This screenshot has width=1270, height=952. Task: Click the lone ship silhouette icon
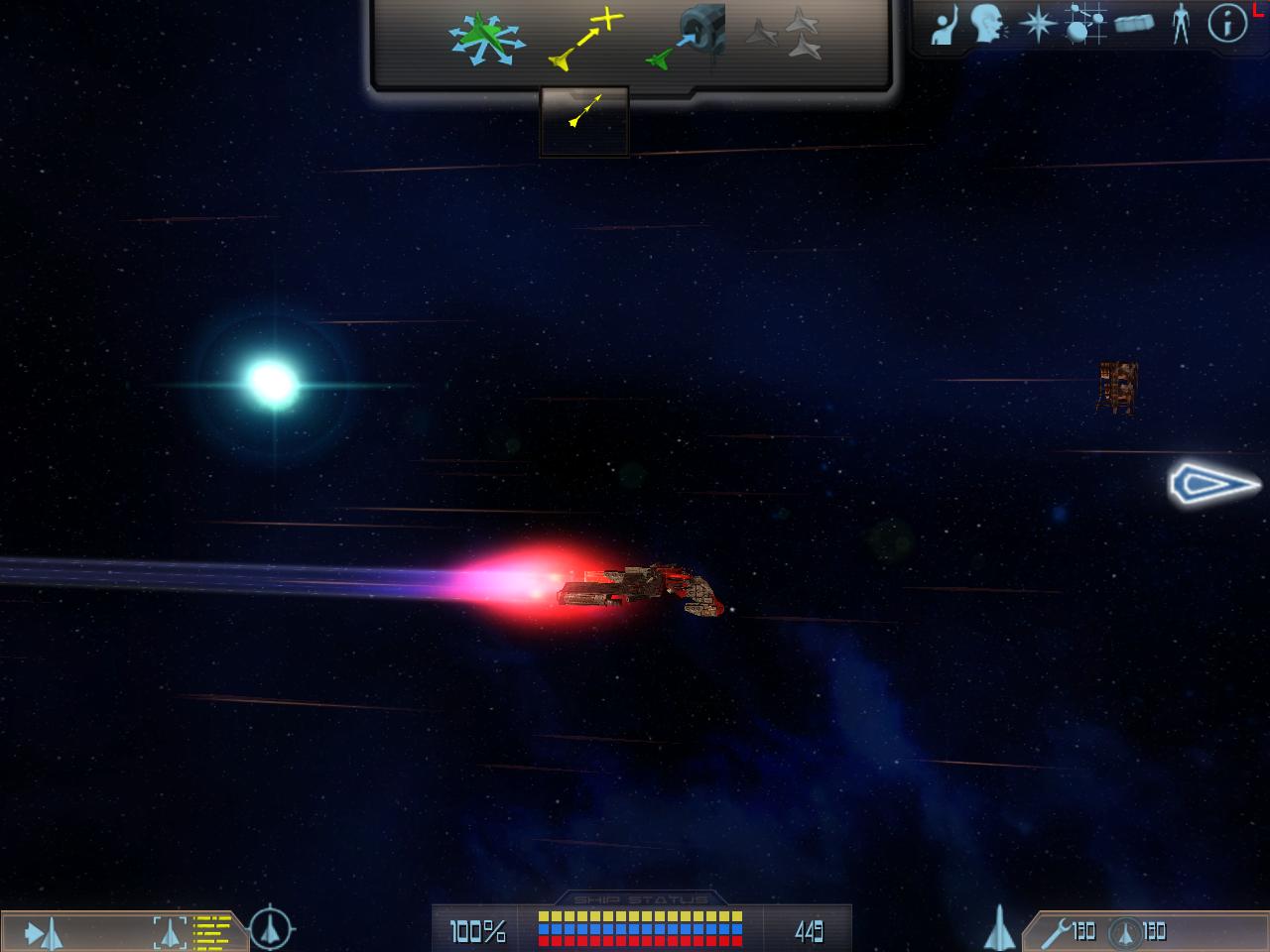[x=998, y=929]
